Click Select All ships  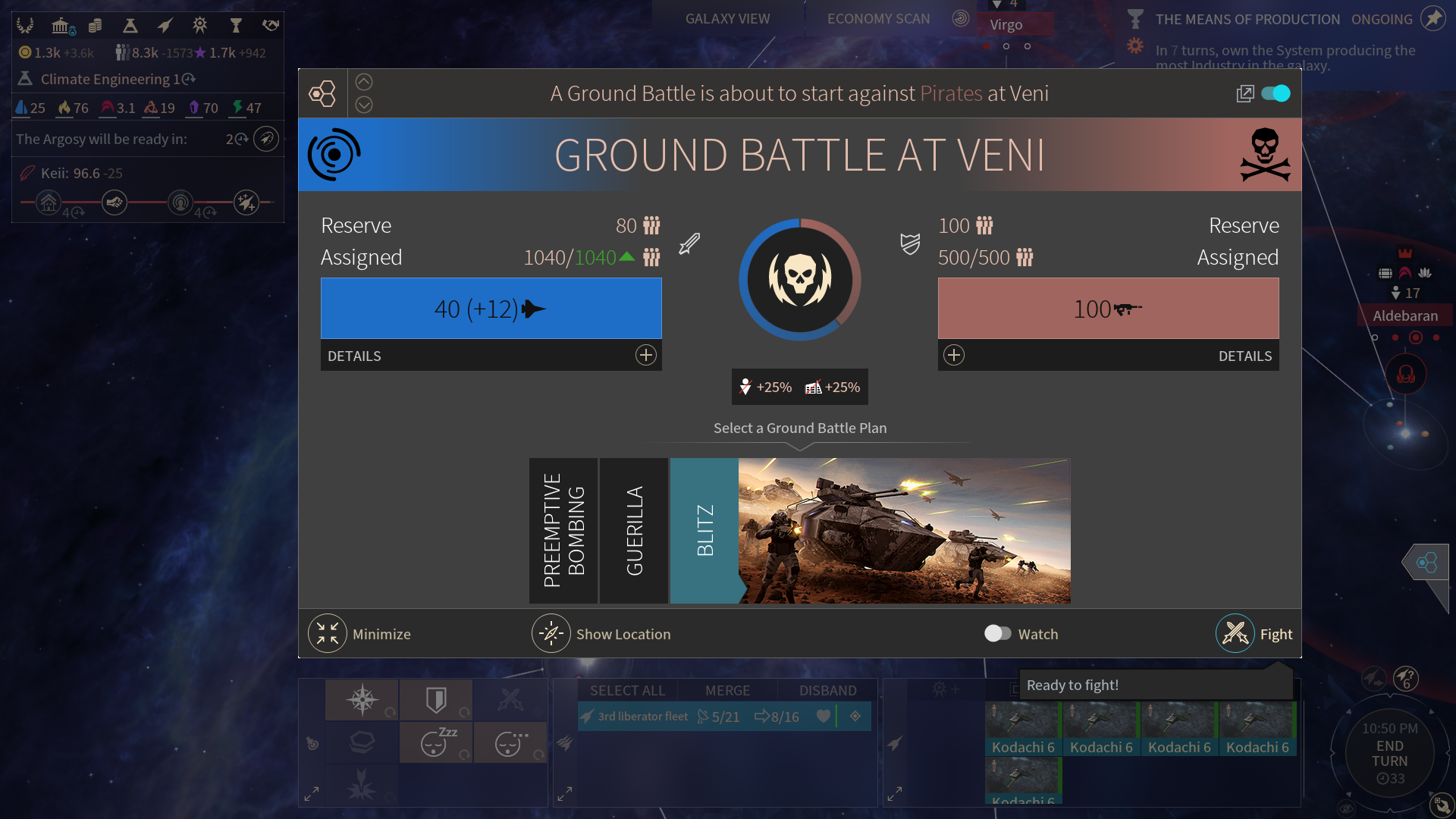coord(627,690)
